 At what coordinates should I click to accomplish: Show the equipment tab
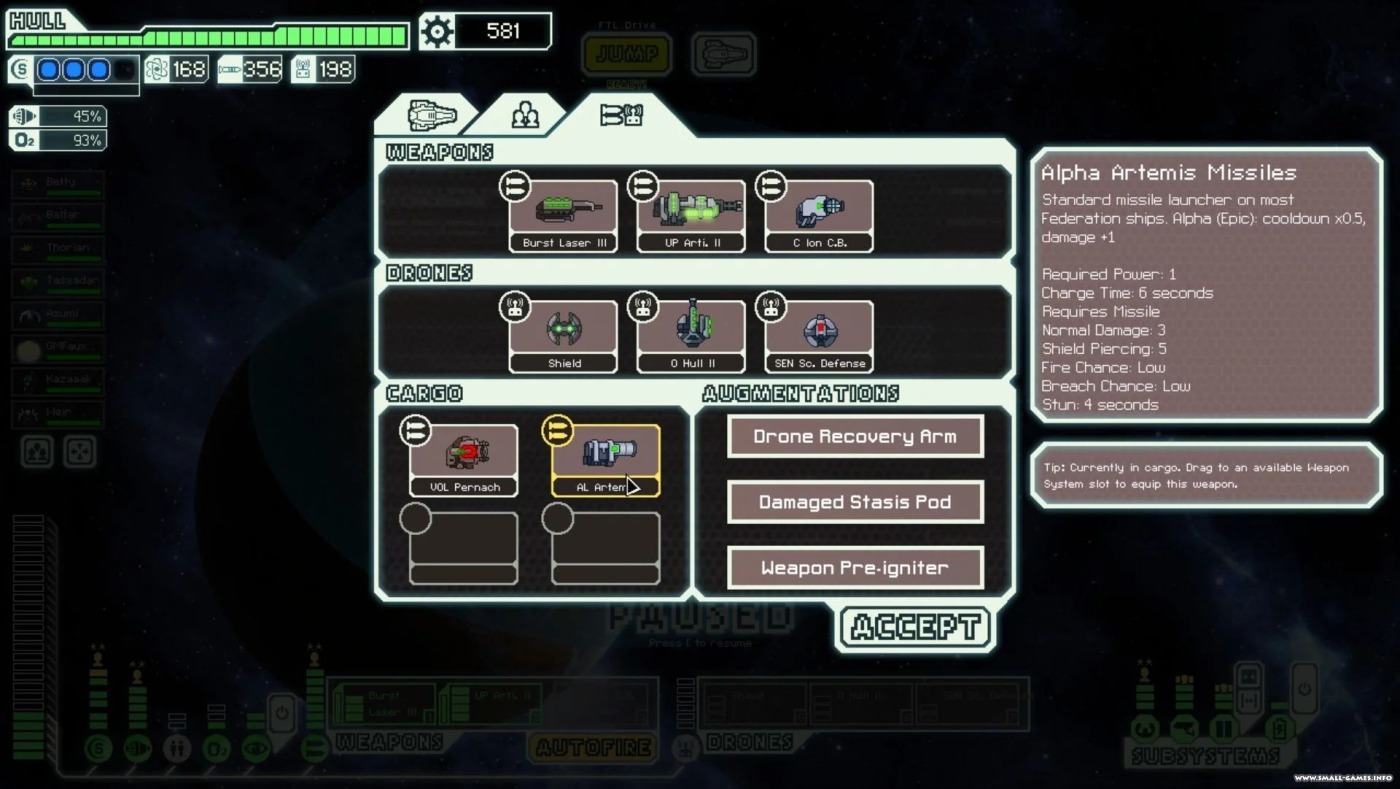(x=621, y=116)
